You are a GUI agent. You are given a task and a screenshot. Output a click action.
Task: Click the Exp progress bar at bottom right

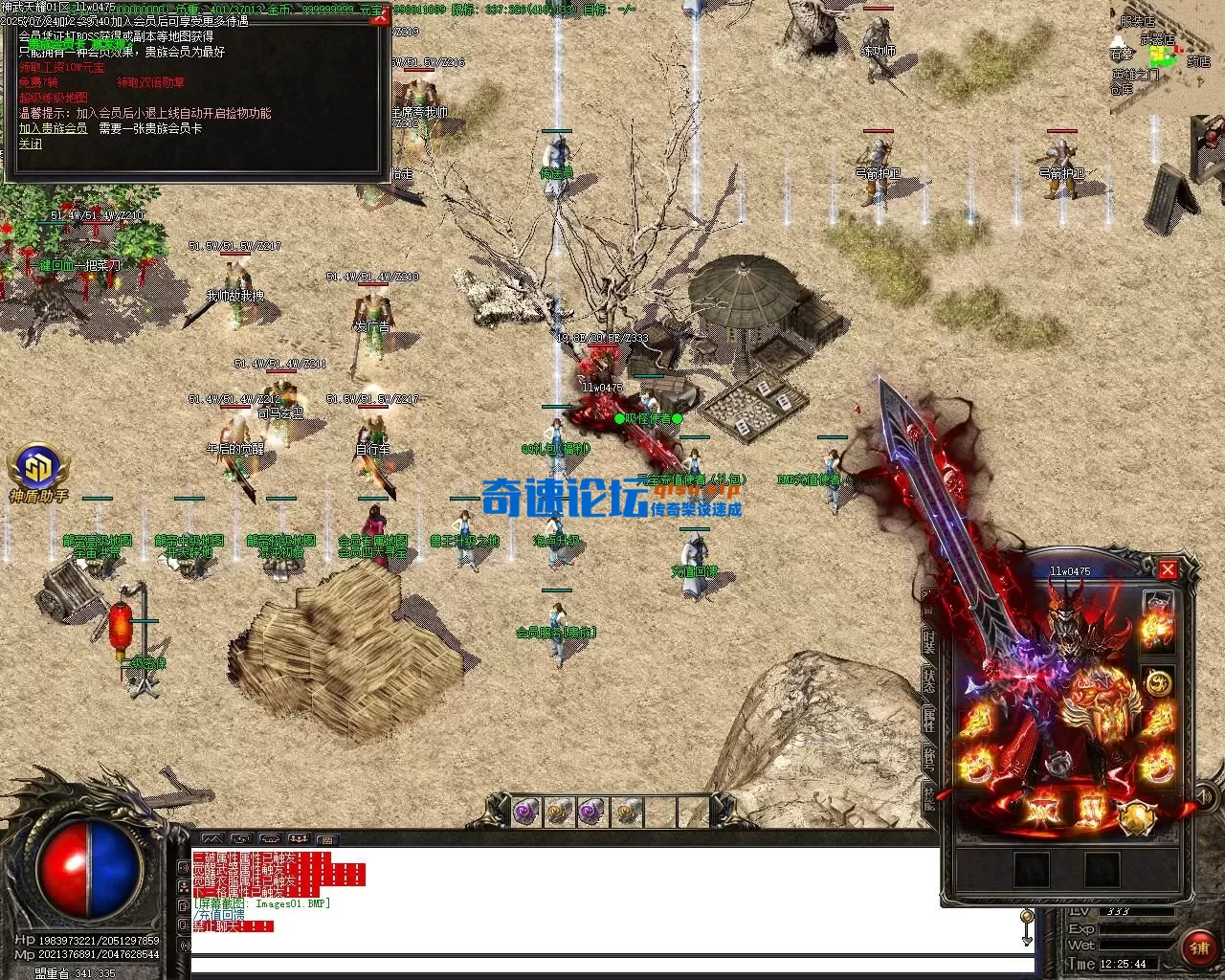point(1139,928)
